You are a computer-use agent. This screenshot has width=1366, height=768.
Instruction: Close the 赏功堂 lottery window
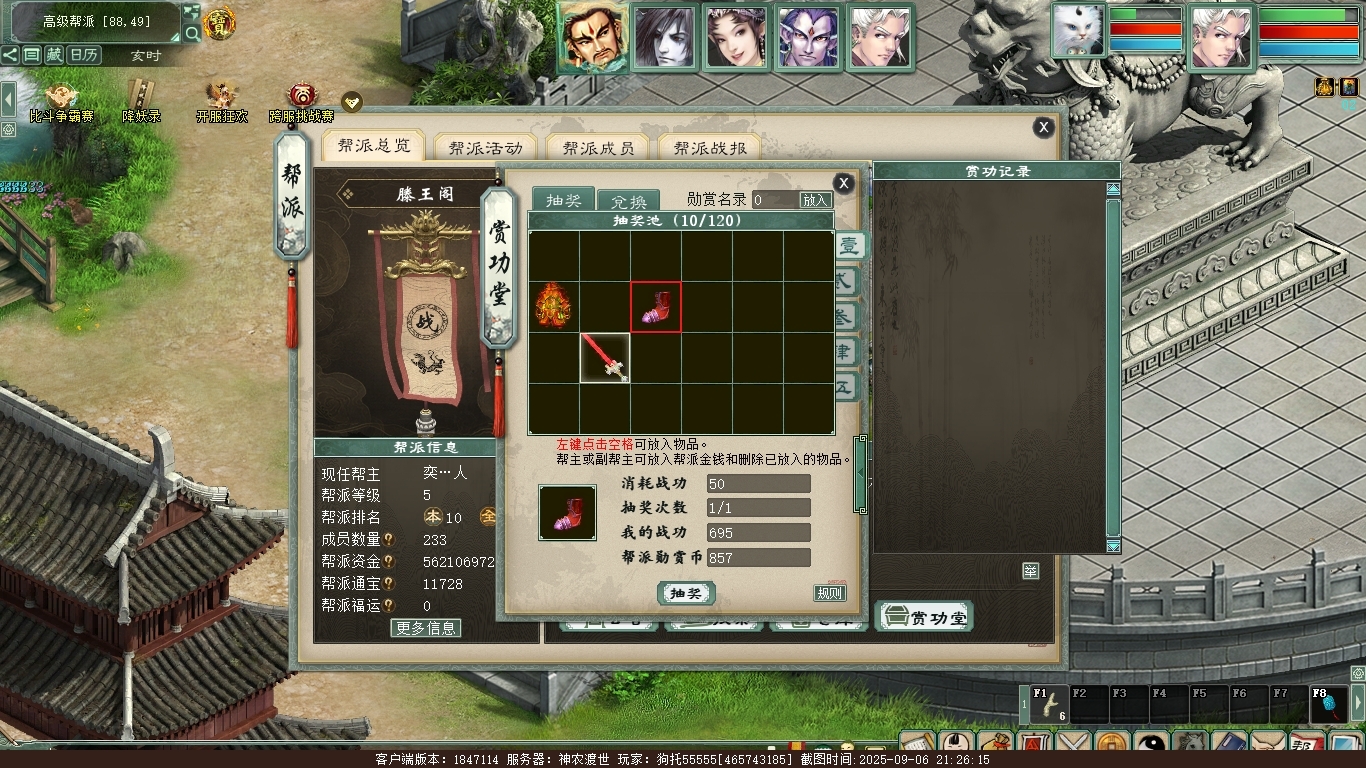(843, 183)
